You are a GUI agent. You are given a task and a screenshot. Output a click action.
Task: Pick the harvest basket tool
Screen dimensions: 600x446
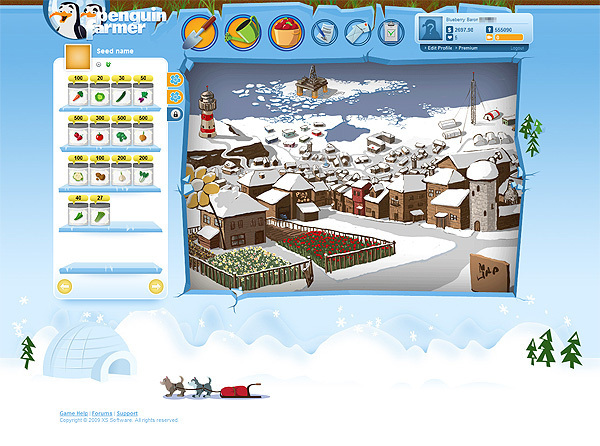click(x=286, y=33)
